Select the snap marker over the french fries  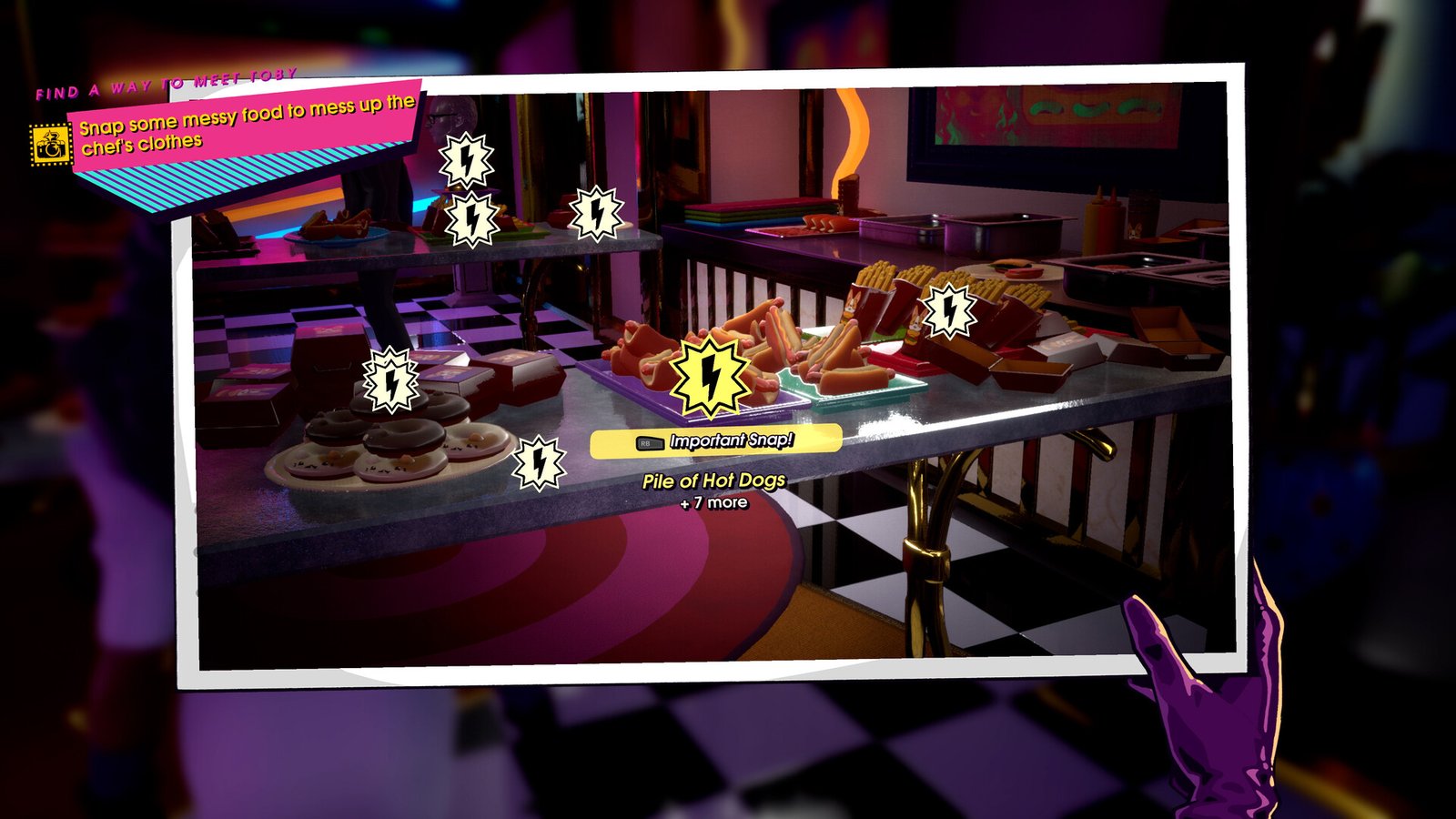point(949,311)
